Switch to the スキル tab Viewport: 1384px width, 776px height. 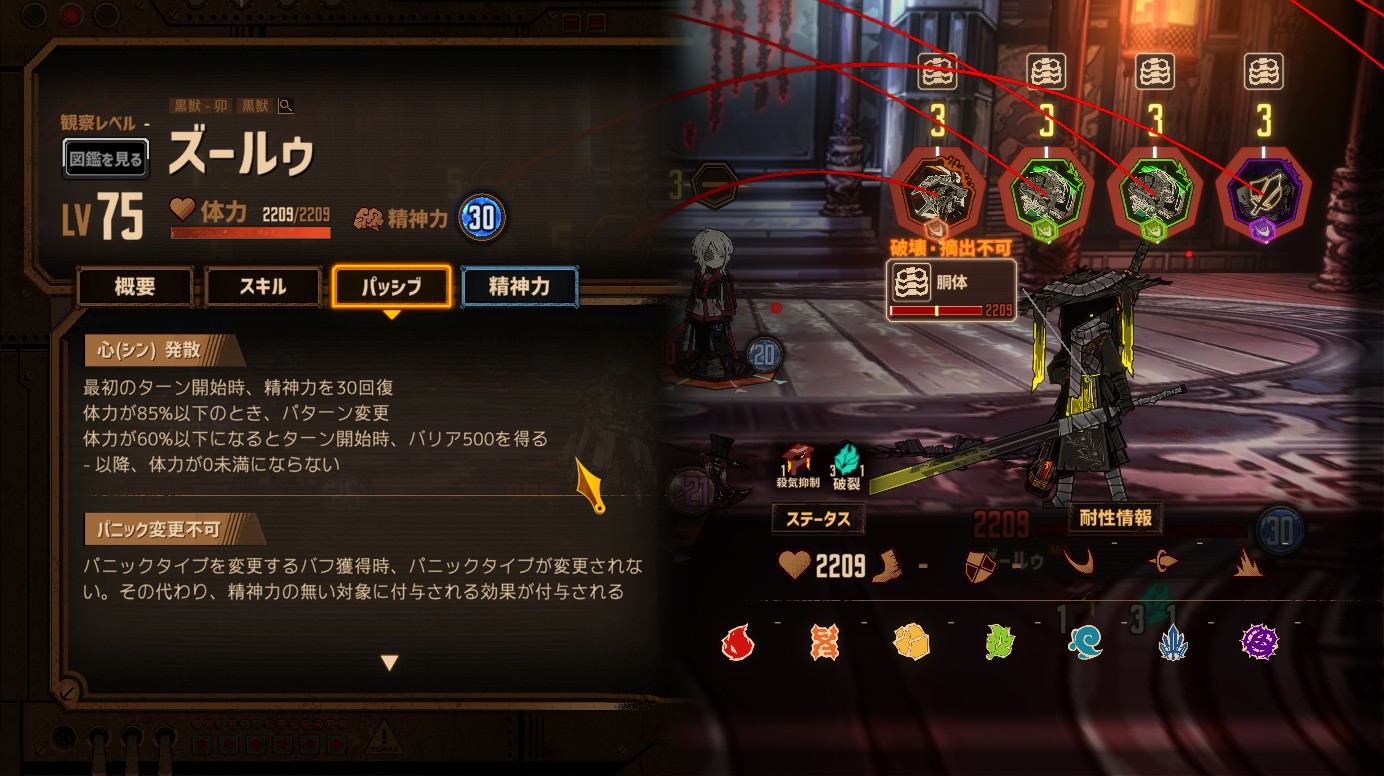click(263, 287)
